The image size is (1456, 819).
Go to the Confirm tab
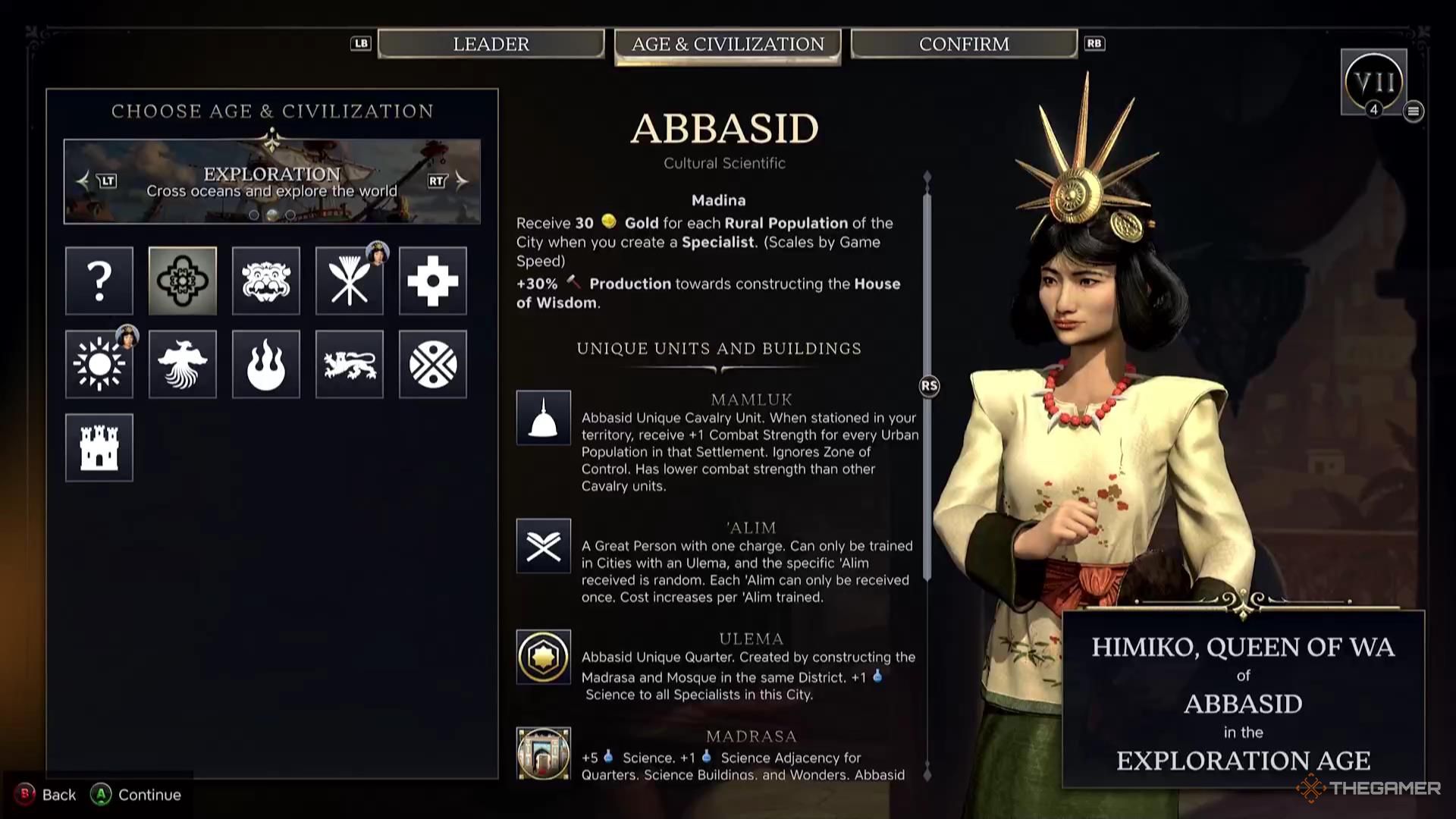[964, 44]
